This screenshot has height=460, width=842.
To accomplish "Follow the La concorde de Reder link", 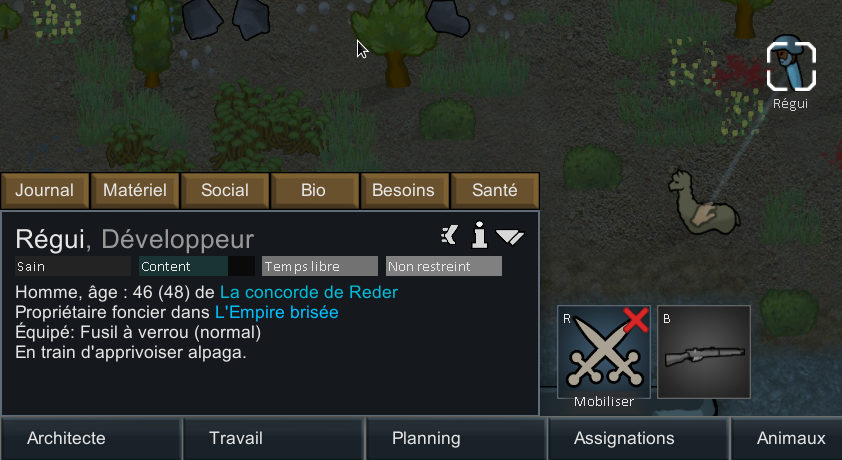I will [x=309, y=292].
